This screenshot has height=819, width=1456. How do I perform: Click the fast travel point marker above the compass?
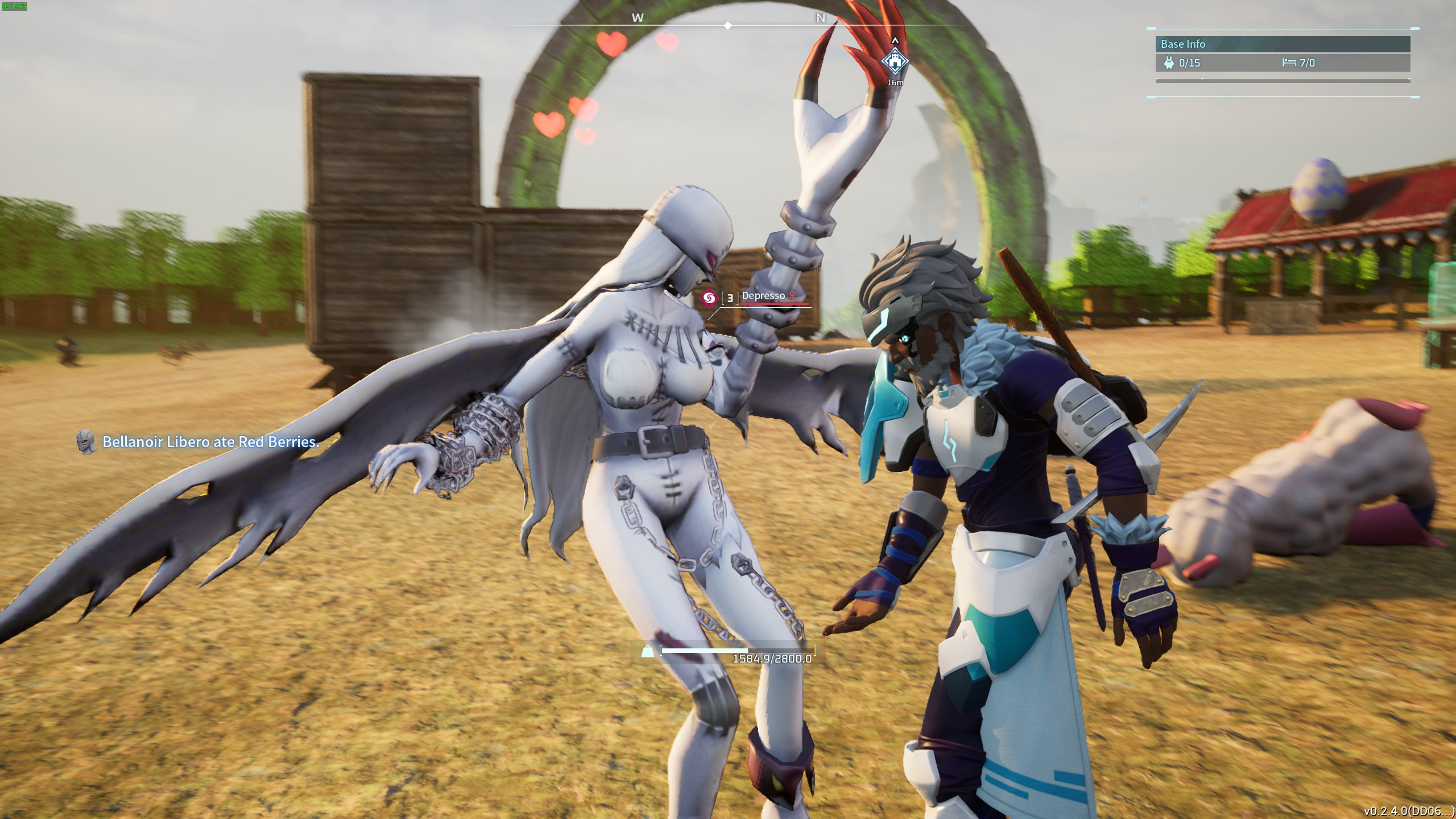pos(895,59)
